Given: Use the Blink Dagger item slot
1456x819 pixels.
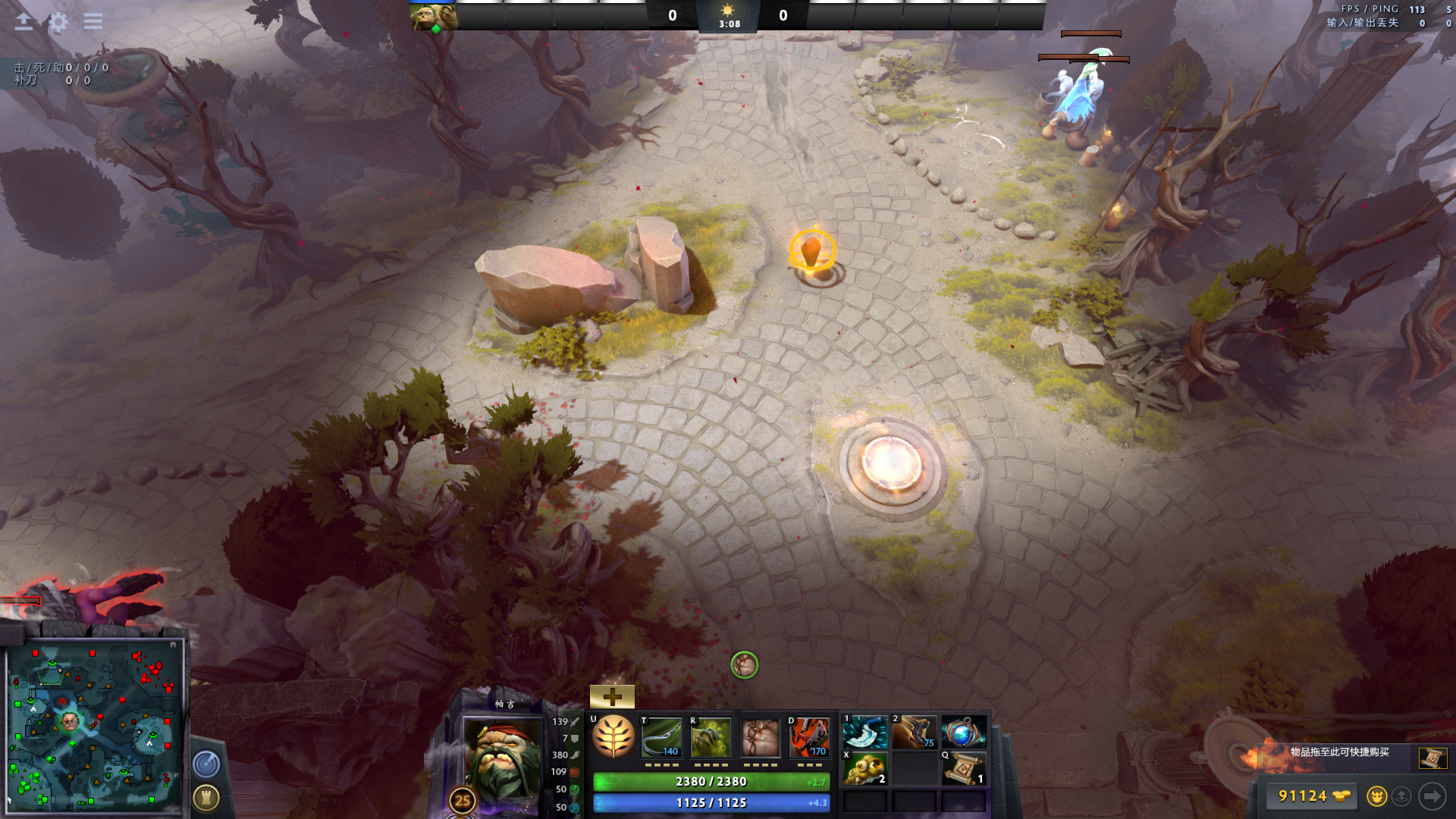Looking at the screenshot, I should (865, 733).
